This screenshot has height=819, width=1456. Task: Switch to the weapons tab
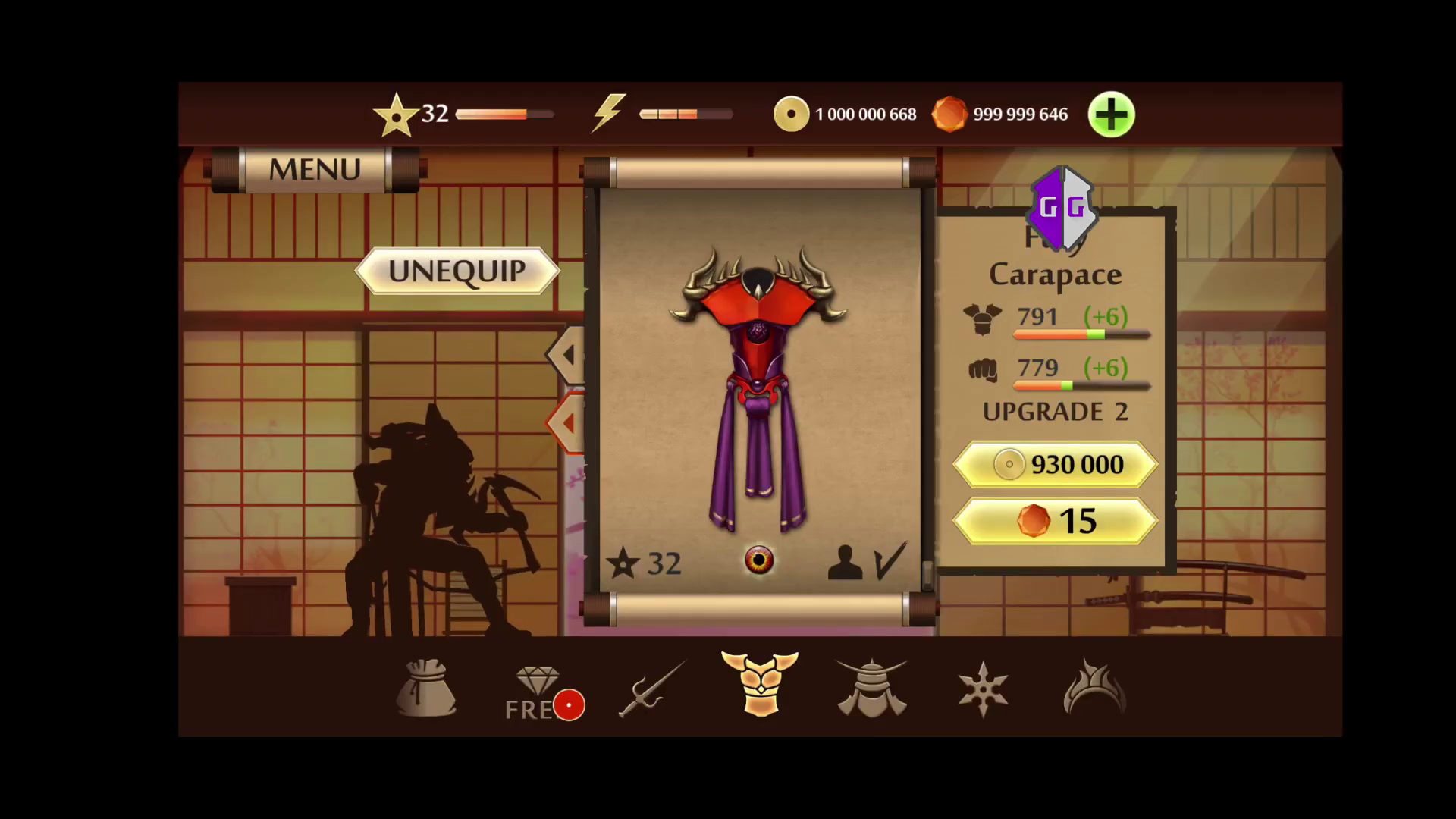tap(651, 689)
